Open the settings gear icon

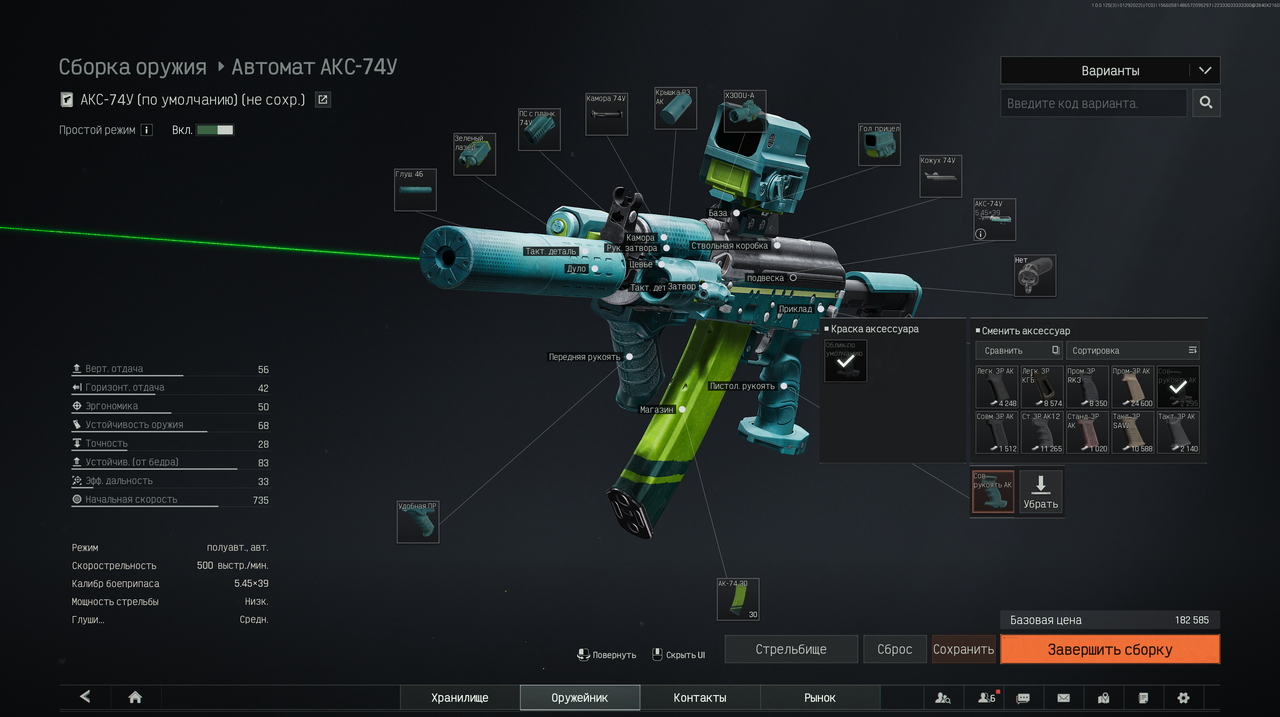click(x=1184, y=698)
